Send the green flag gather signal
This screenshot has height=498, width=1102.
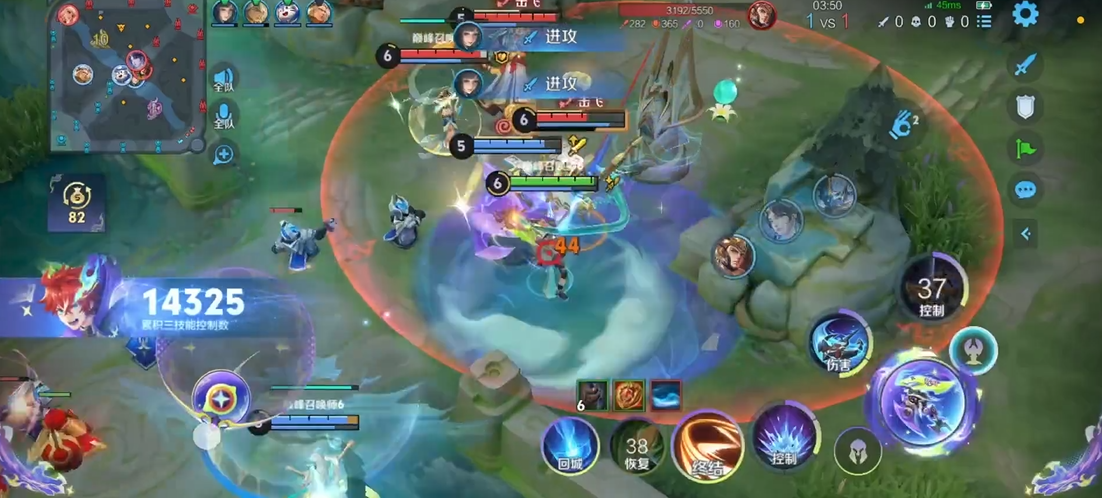click(x=1025, y=148)
